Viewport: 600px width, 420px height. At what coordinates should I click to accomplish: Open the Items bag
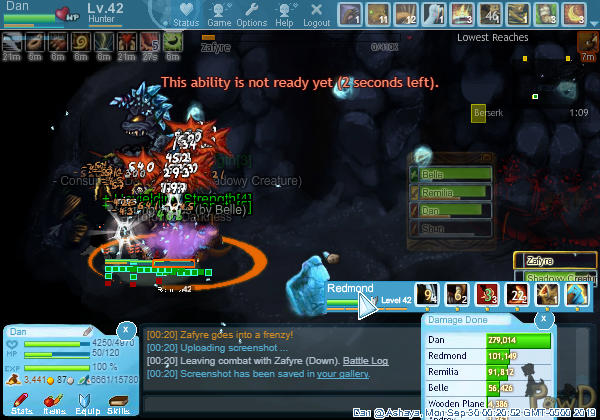point(54,401)
